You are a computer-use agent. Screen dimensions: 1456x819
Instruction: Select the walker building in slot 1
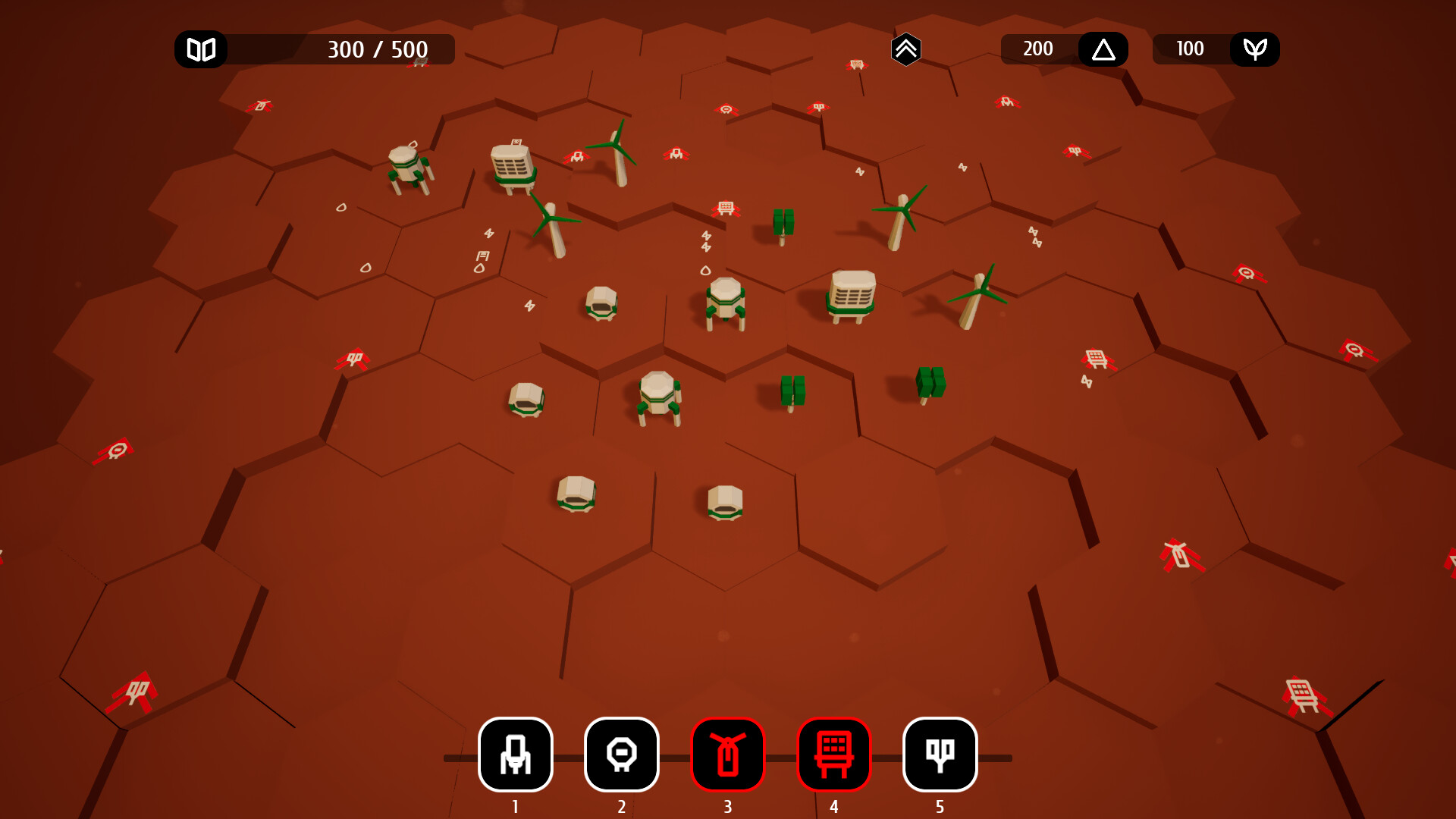click(x=516, y=755)
